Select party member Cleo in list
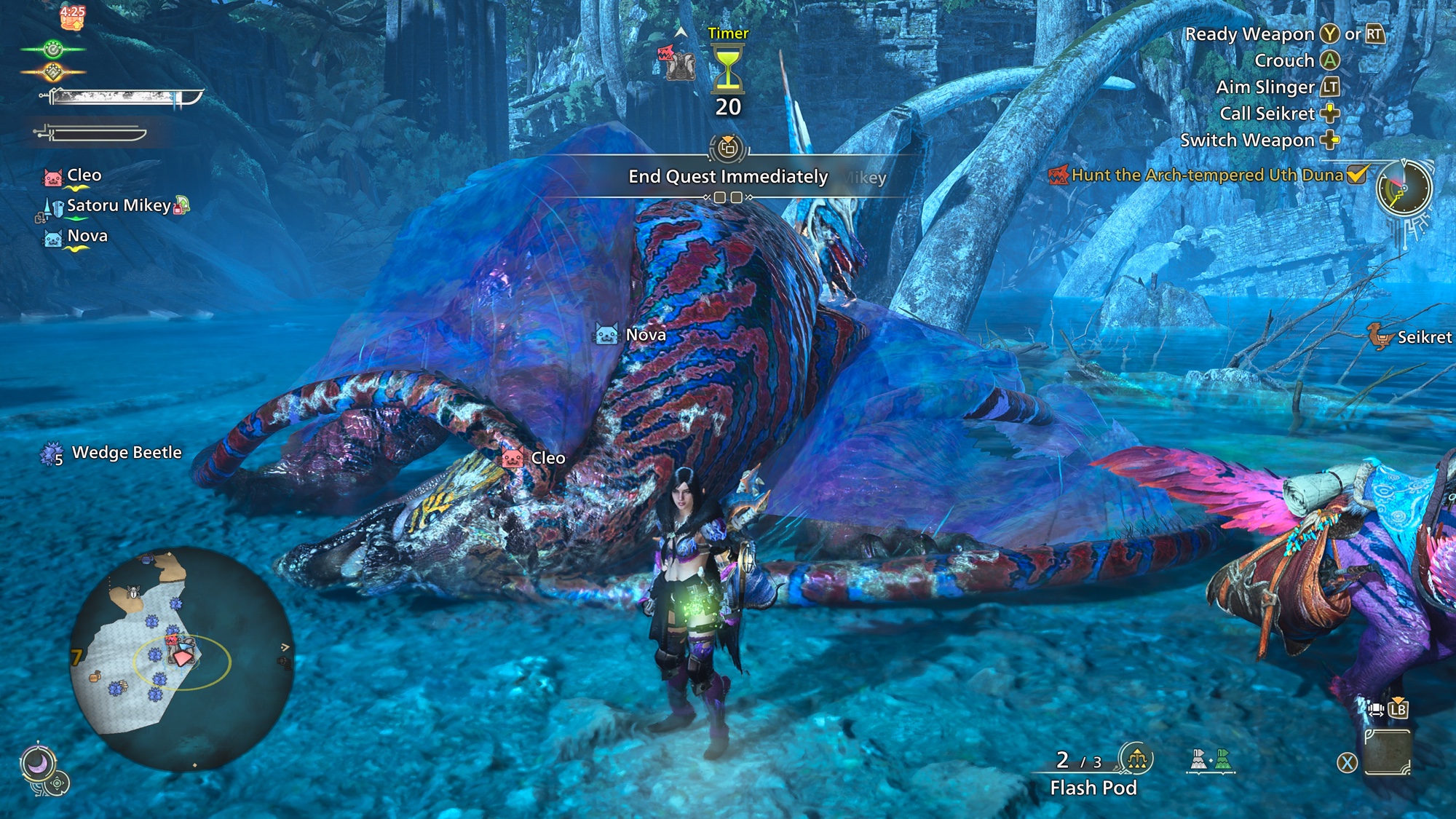This screenshot has width=1456, height=819. coord(84,175)
